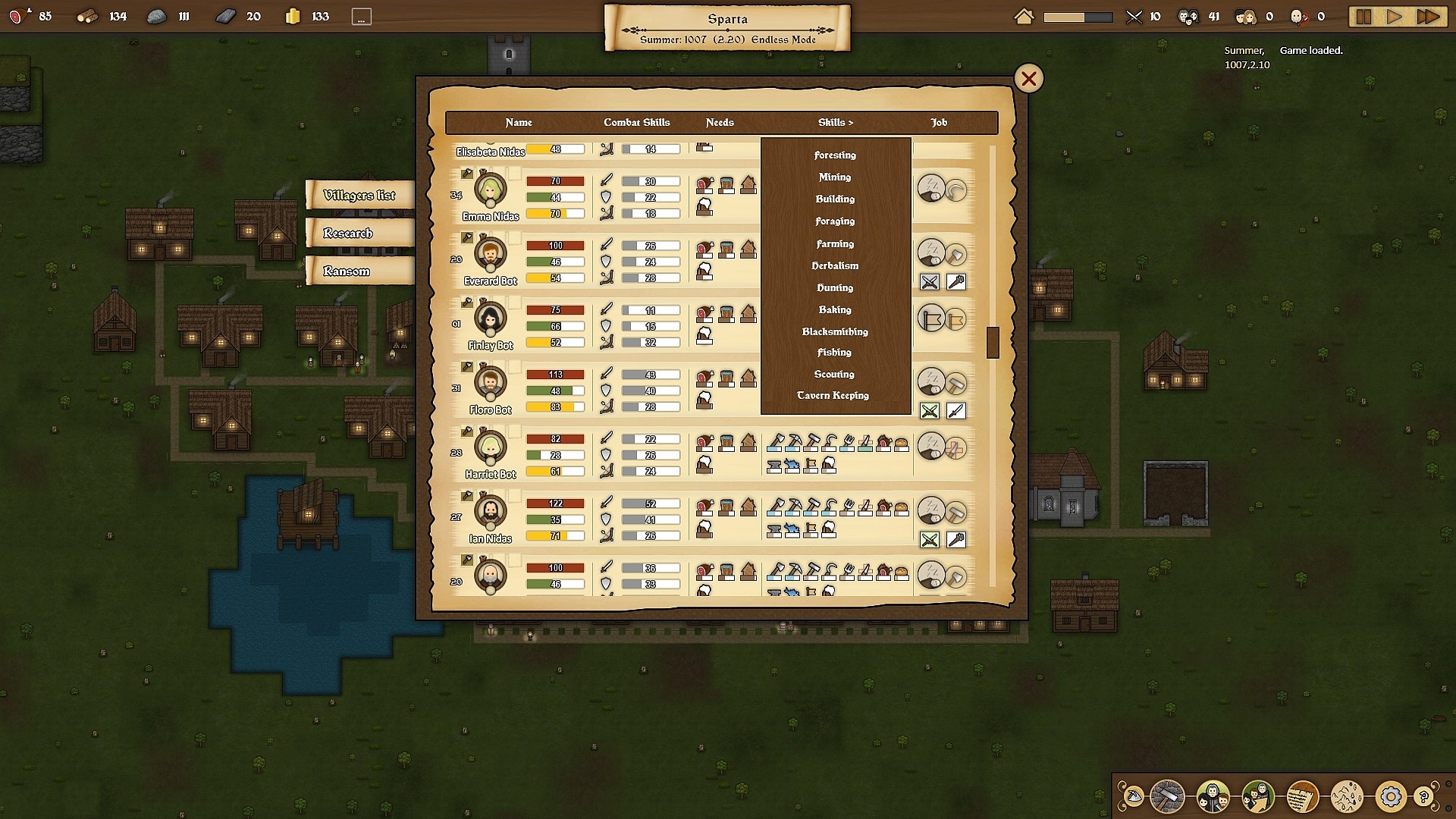Choose Foresting from the skills dropdown
Viewport: 1456px width, 819px height.
click(835, 155)
